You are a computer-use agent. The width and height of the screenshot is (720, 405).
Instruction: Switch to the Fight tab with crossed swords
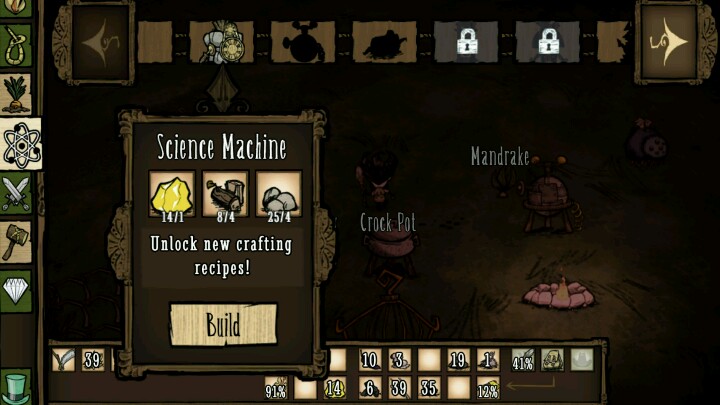[x=17, y=194]
